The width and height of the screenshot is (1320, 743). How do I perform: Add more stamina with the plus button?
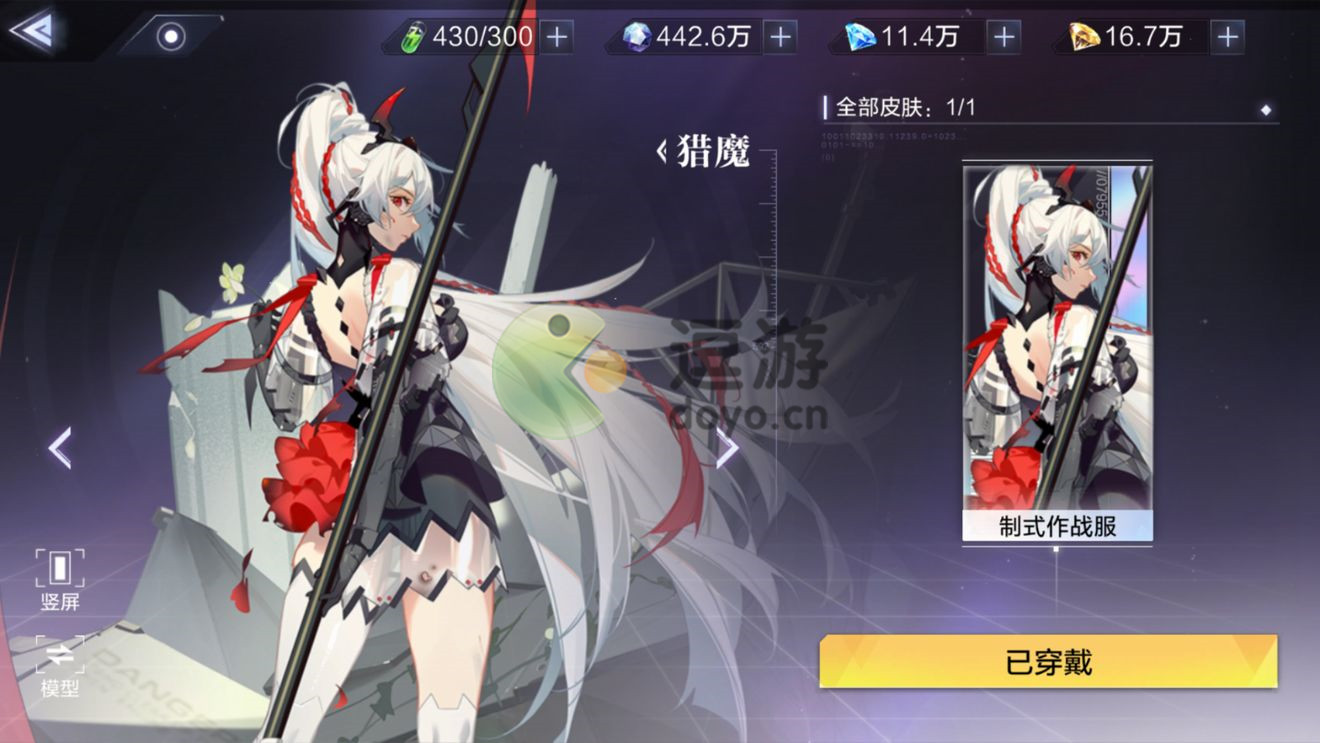pos(556,38)
